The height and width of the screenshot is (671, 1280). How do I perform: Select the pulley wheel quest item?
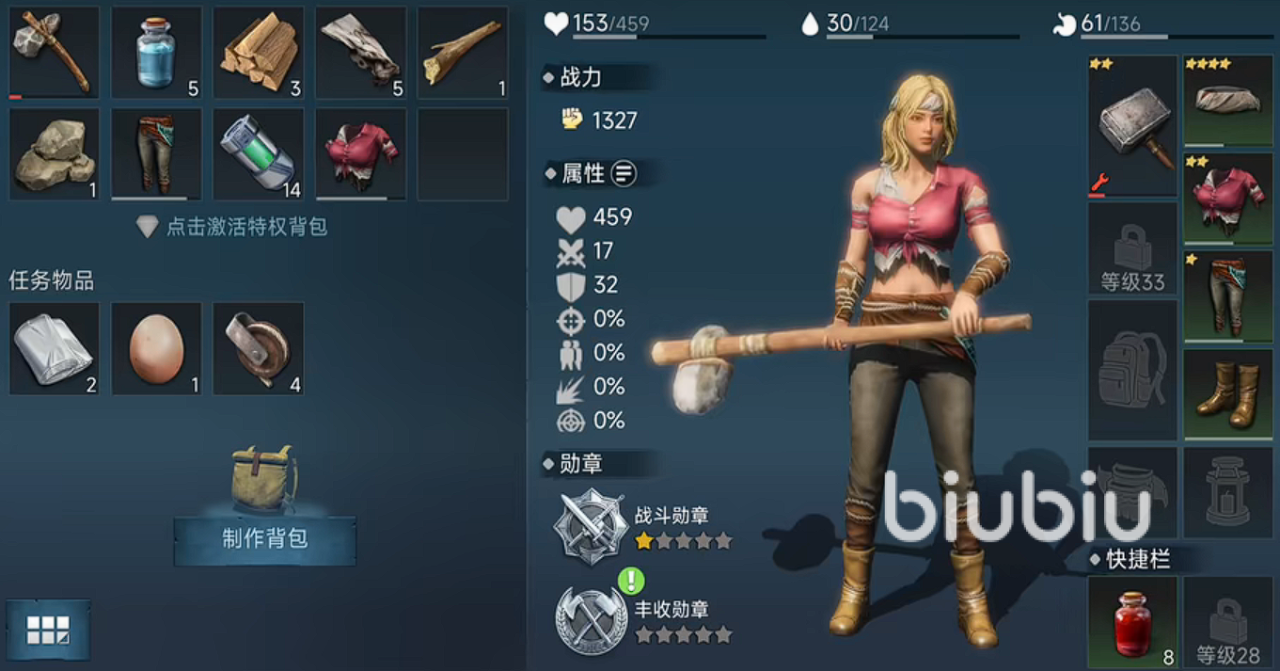[x=258, y=348]
